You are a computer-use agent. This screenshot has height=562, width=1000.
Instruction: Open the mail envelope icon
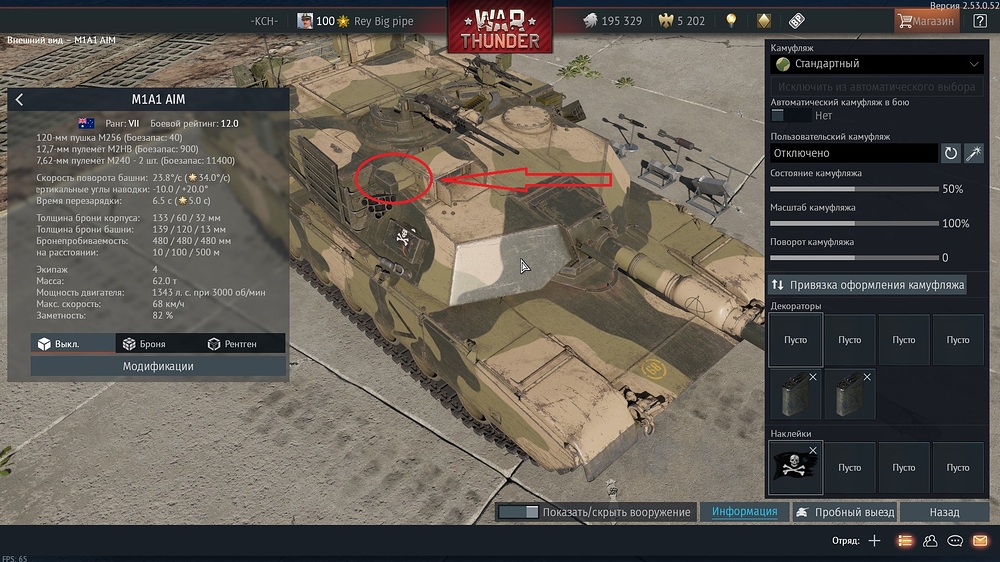[x=980, y=541]
